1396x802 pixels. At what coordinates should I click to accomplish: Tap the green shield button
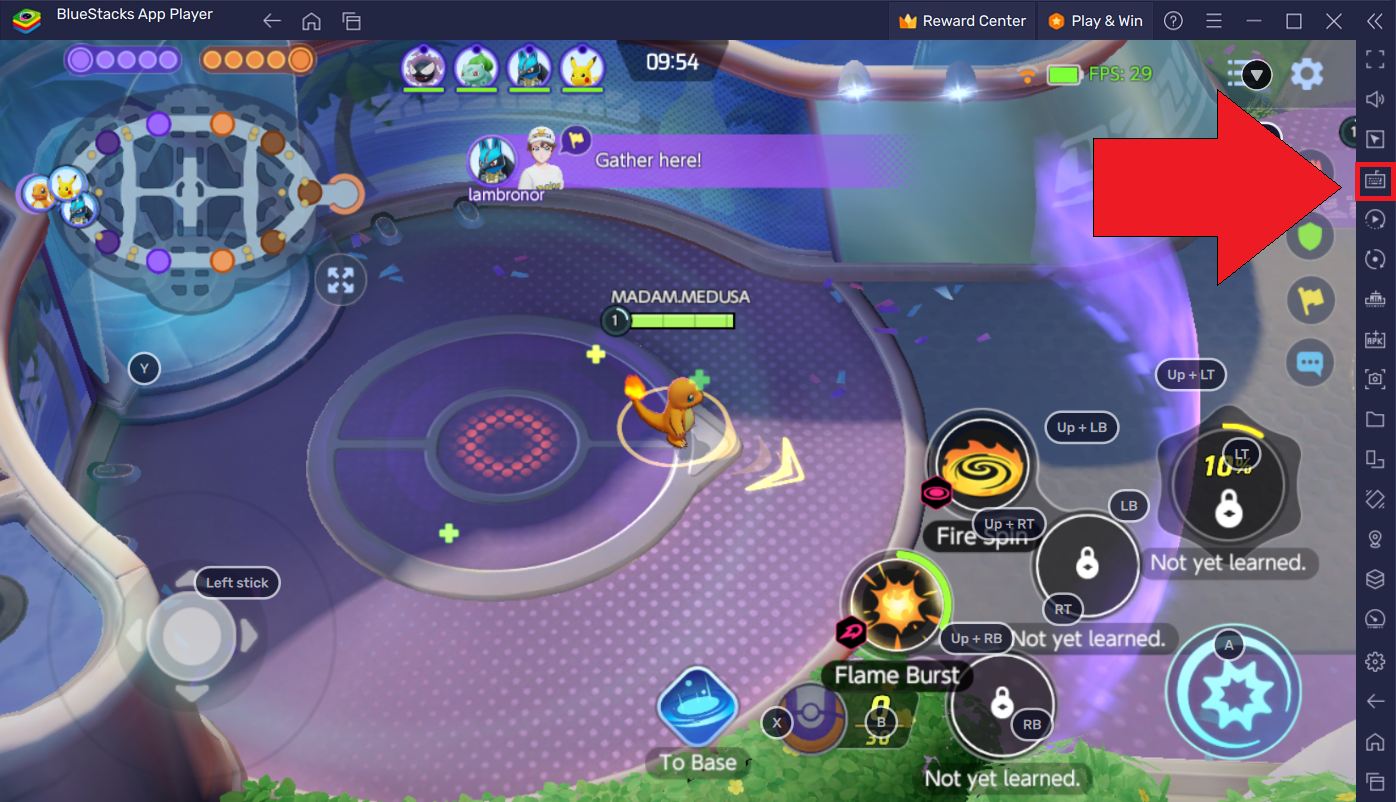(1310, 237)
